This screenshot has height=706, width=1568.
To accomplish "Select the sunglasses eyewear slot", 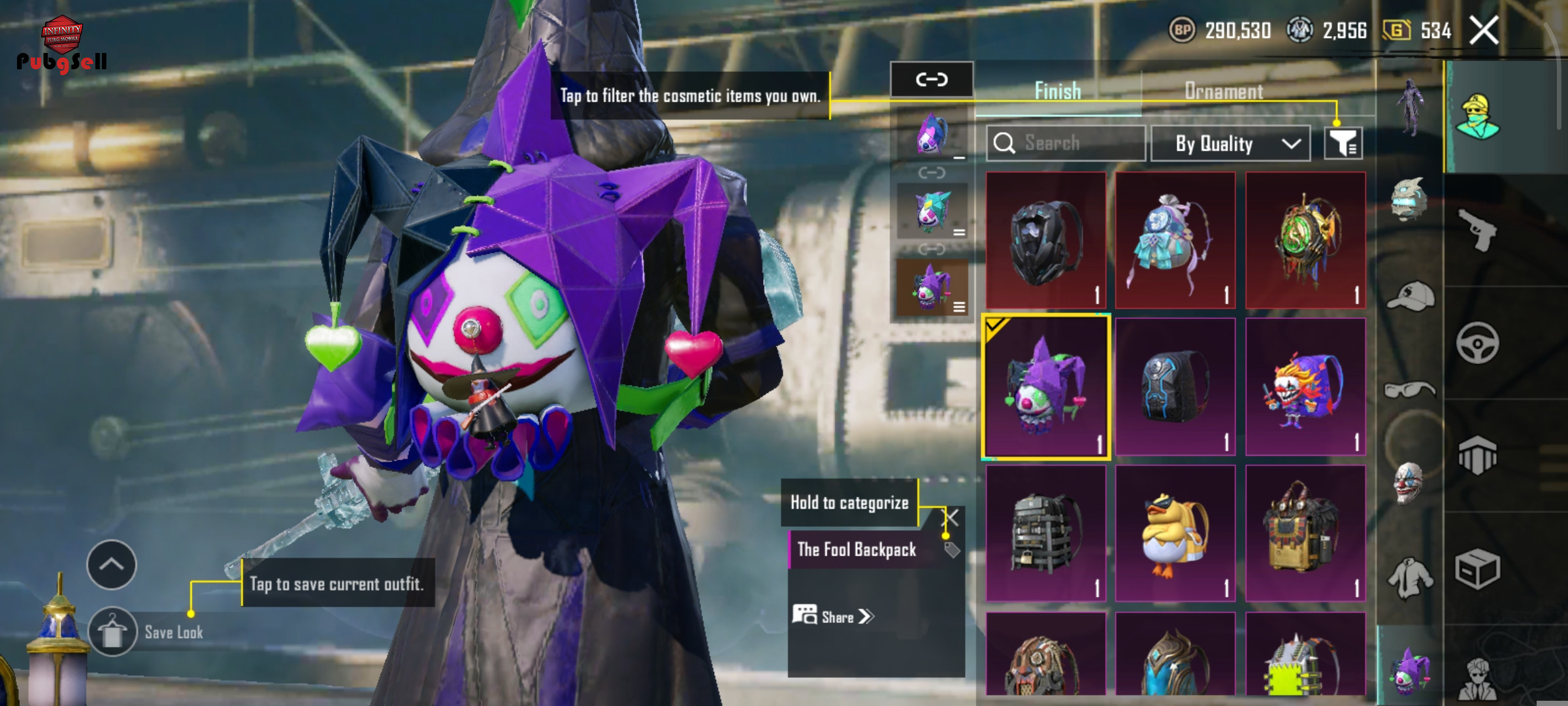I will tap(1410, 390).
